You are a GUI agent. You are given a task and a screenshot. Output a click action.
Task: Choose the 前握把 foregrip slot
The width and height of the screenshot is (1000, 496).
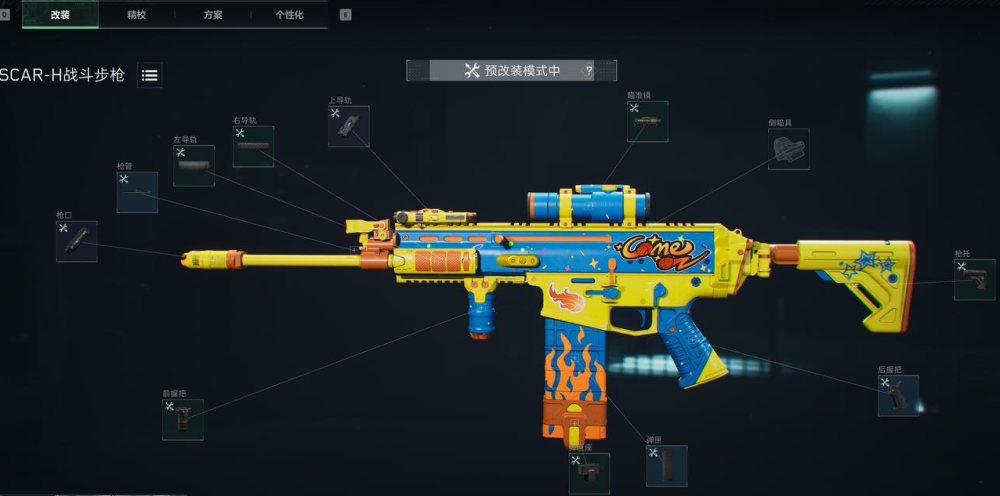tap(183, 420)
